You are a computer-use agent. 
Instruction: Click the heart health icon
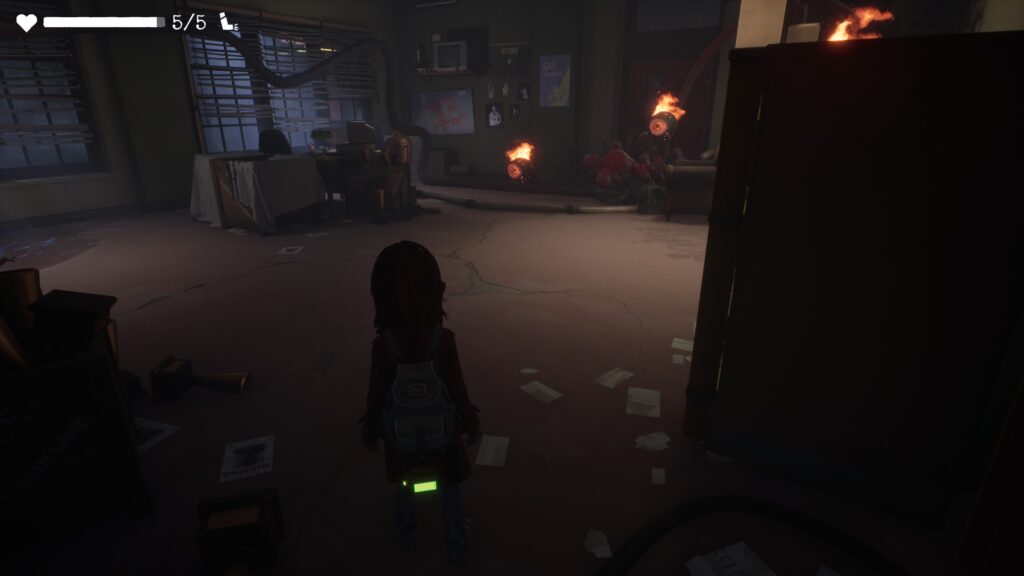coord(26,22)
